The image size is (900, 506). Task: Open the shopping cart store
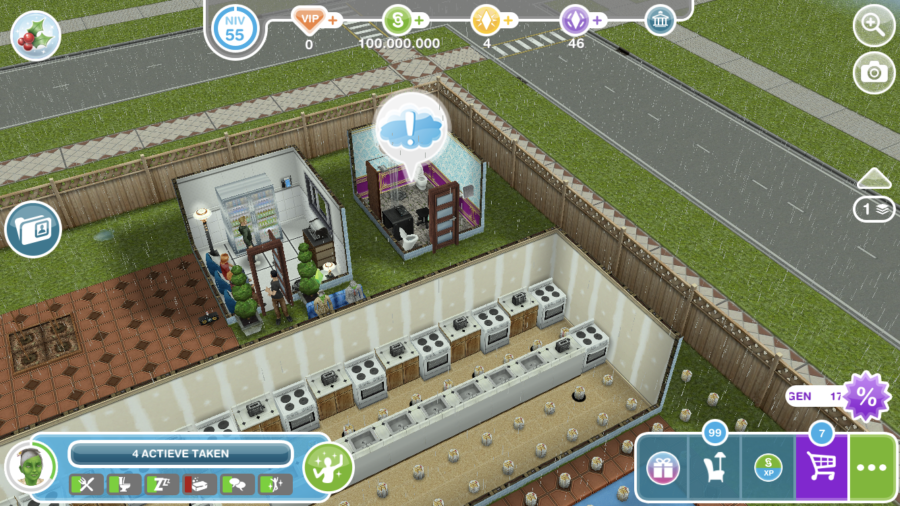821,468
